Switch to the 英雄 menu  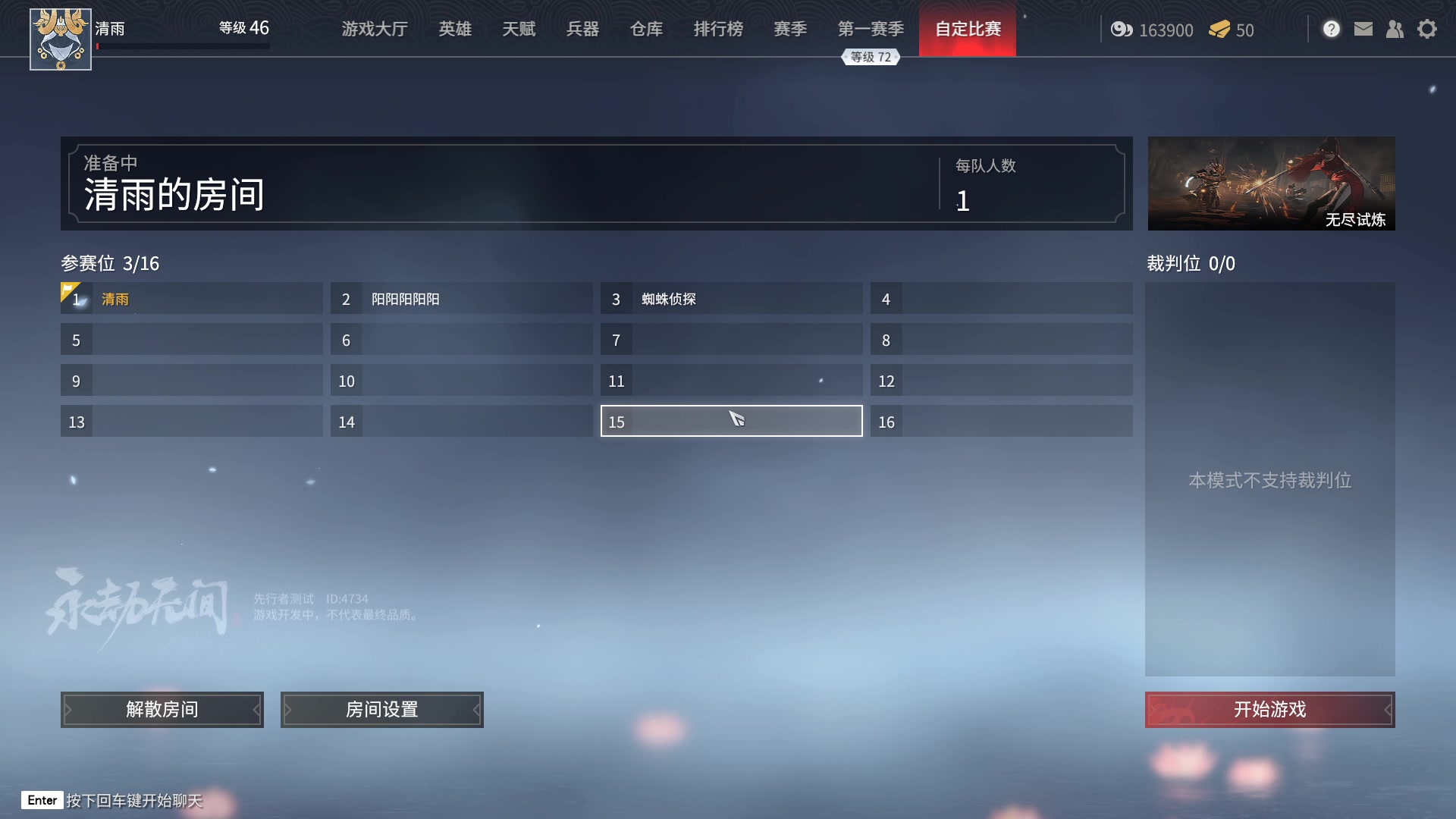pos(455,29)
